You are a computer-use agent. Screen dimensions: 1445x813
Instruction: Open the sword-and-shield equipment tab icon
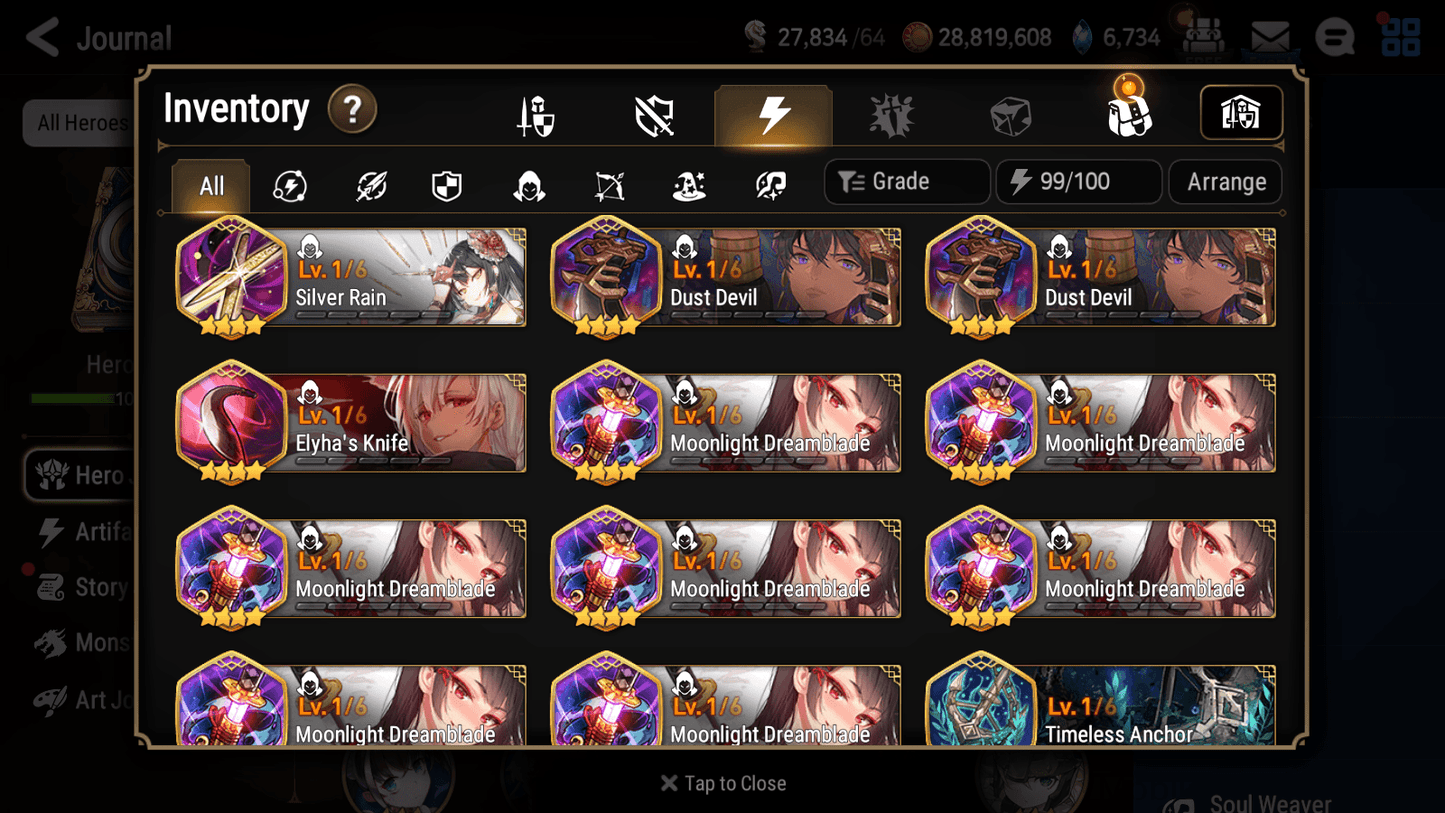(535, 114)
